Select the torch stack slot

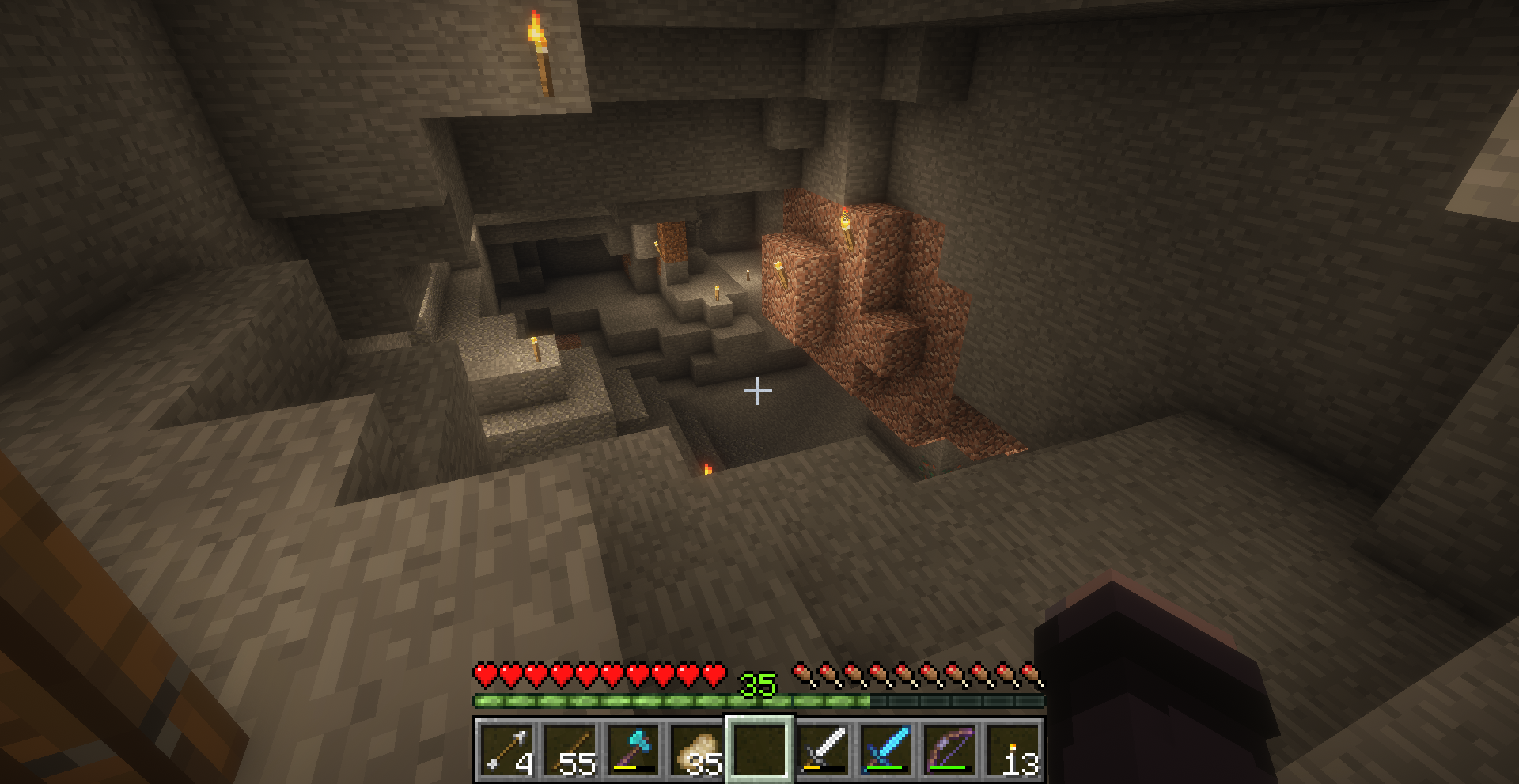pyautogui.click(x=1013, y=748)
